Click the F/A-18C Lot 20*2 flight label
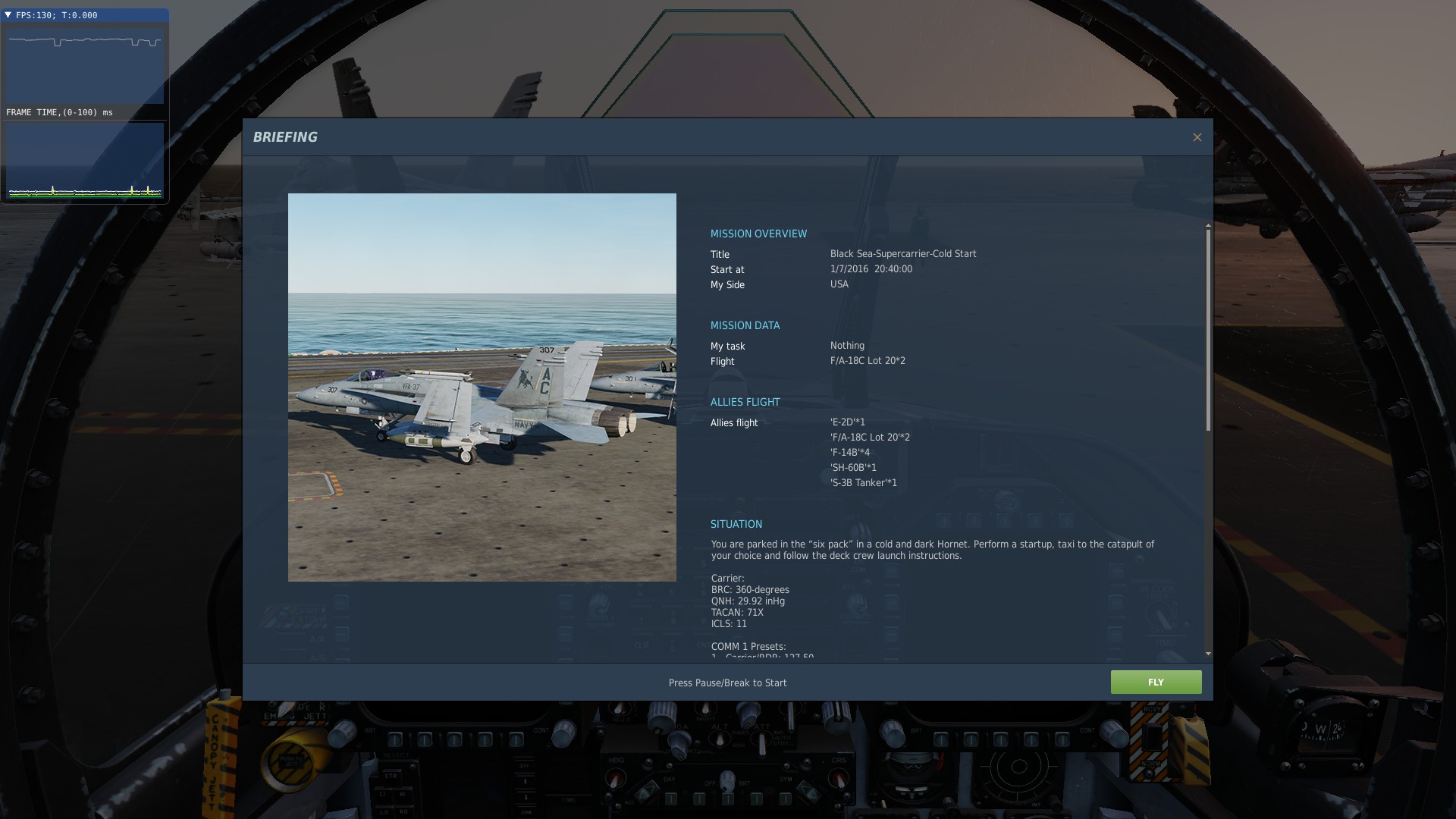Viewport: 1456px width, 819px height. coord(868,361)
